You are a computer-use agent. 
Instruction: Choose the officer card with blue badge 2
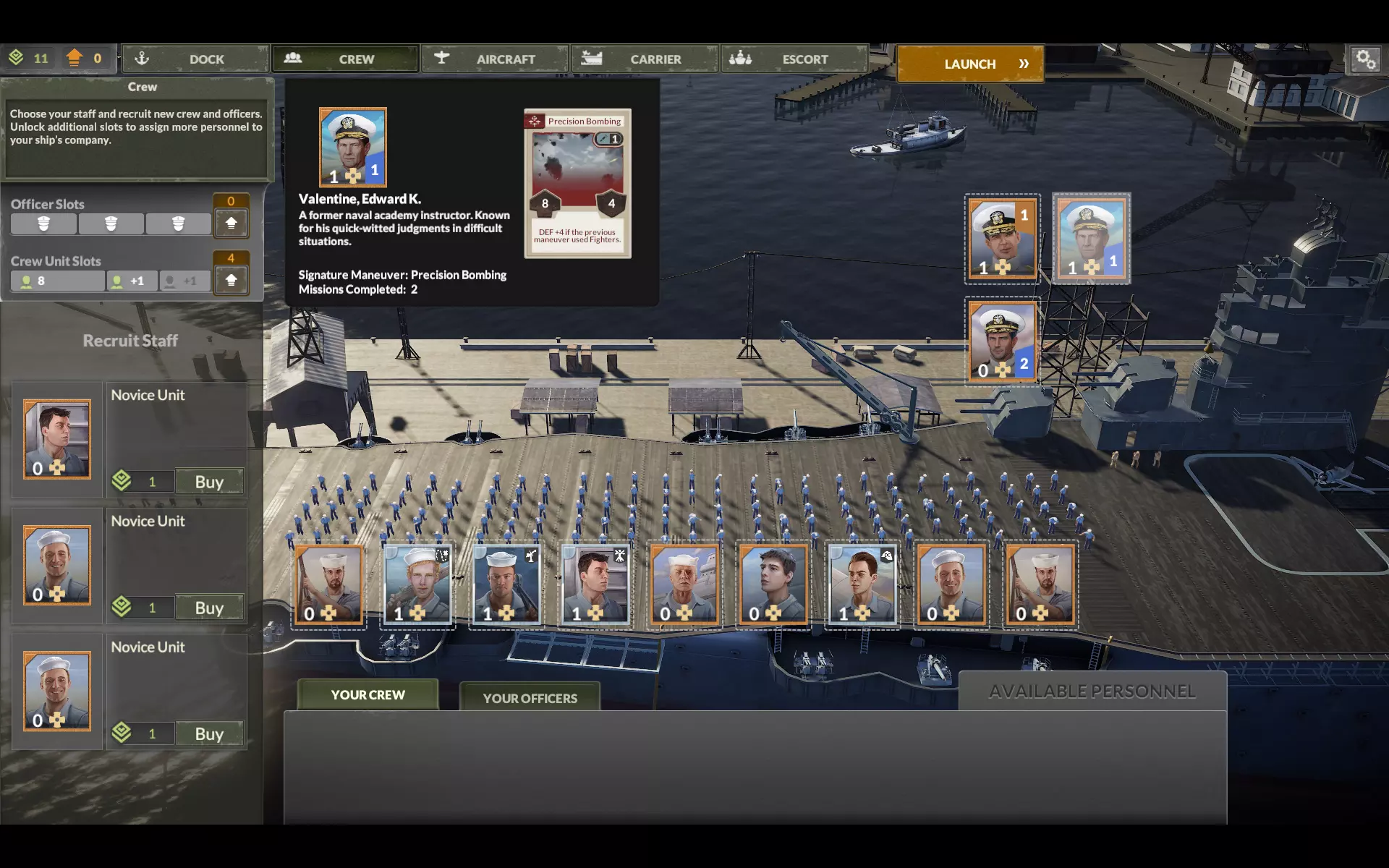click(x=1003, y=341)
